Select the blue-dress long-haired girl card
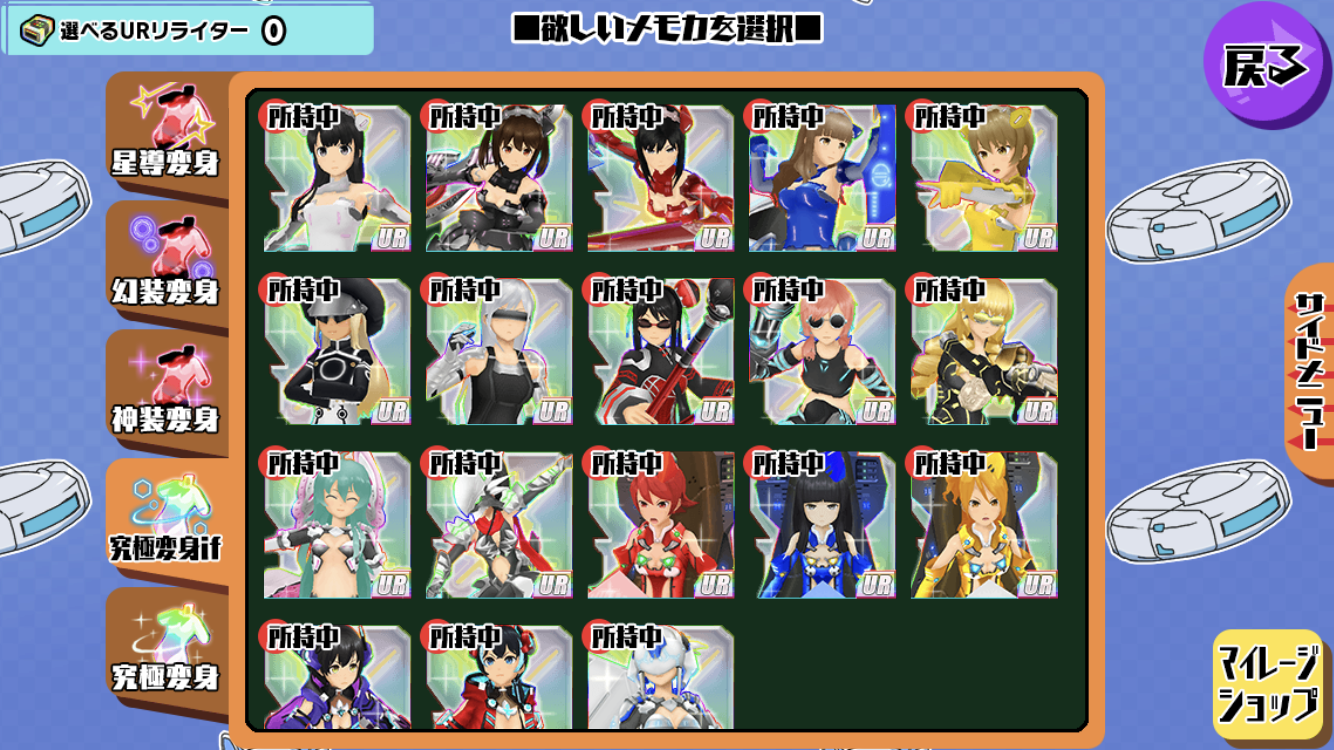This screenshot has width=1334, height=750. (822, 178)
